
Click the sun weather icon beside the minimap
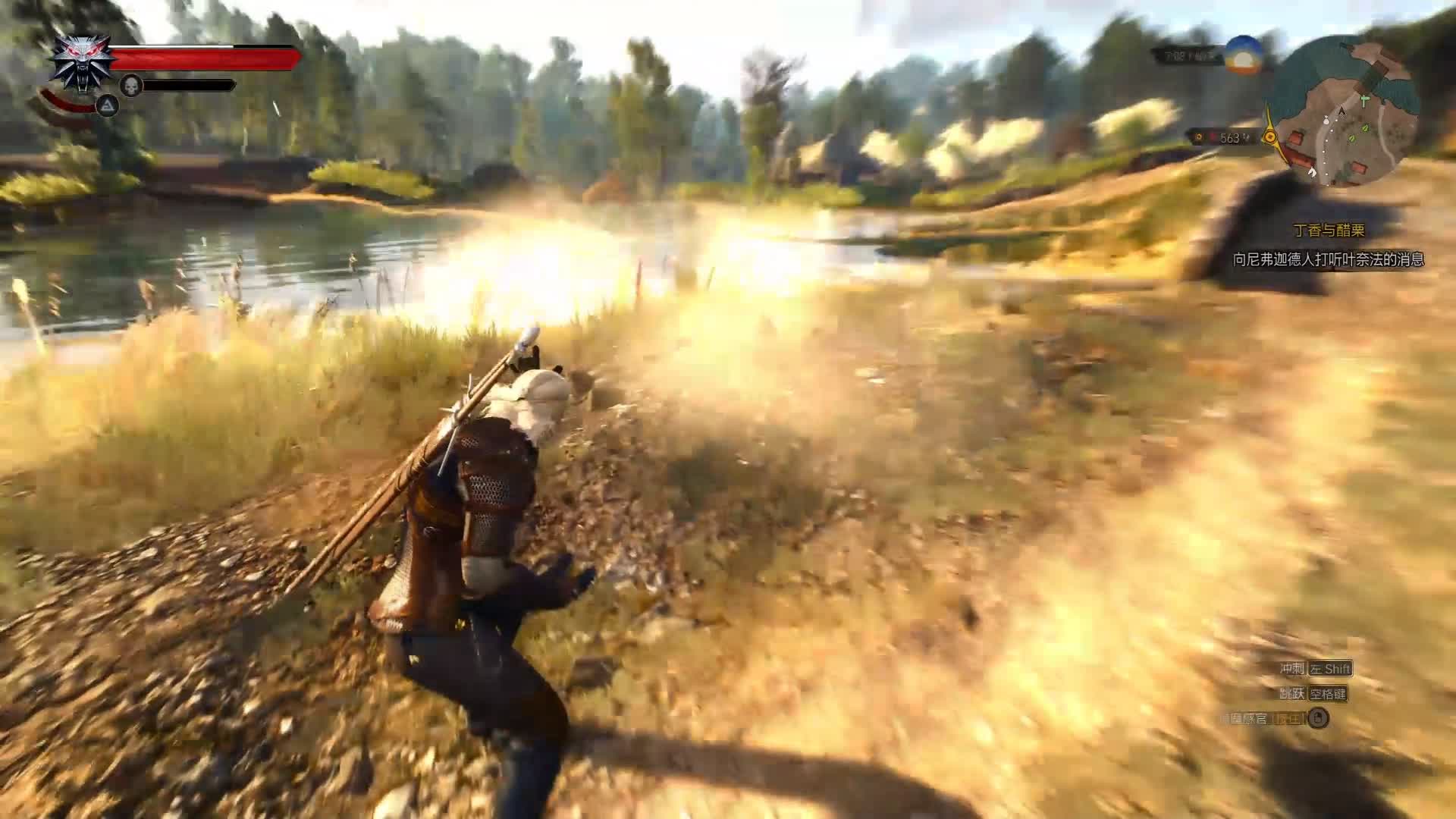pos(1244,54)
